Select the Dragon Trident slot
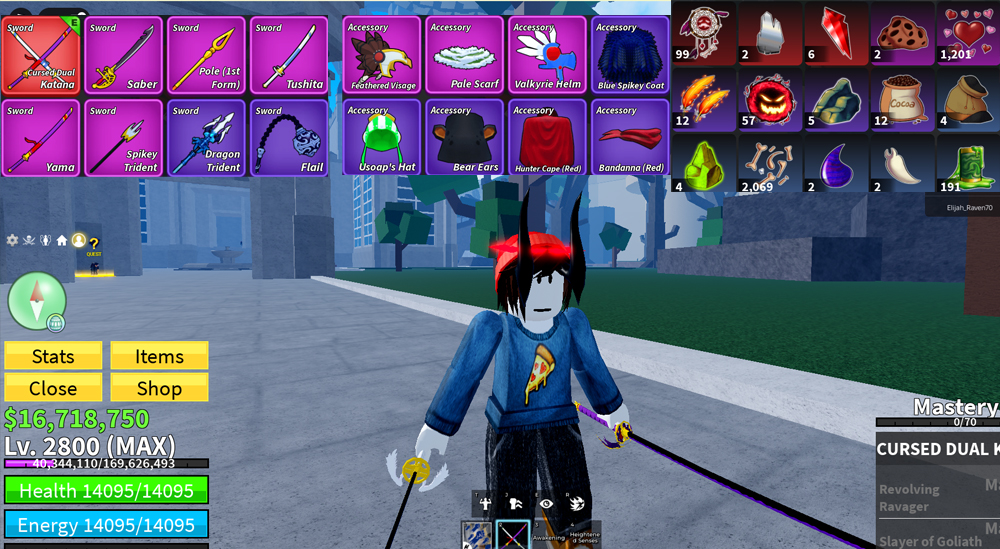The image size is (1000, 549). [206, 138]
